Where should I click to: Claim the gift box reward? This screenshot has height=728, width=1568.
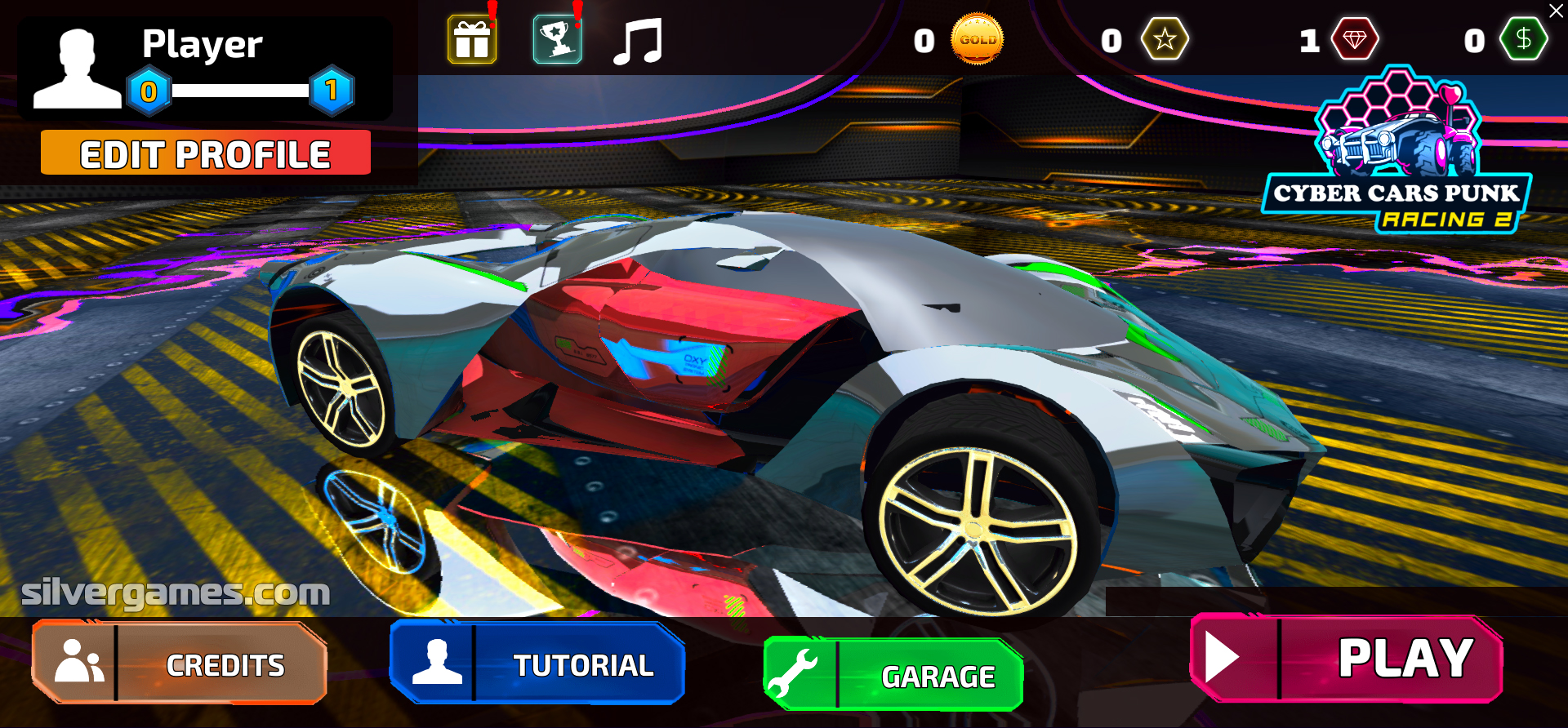(x=472, y=40)
